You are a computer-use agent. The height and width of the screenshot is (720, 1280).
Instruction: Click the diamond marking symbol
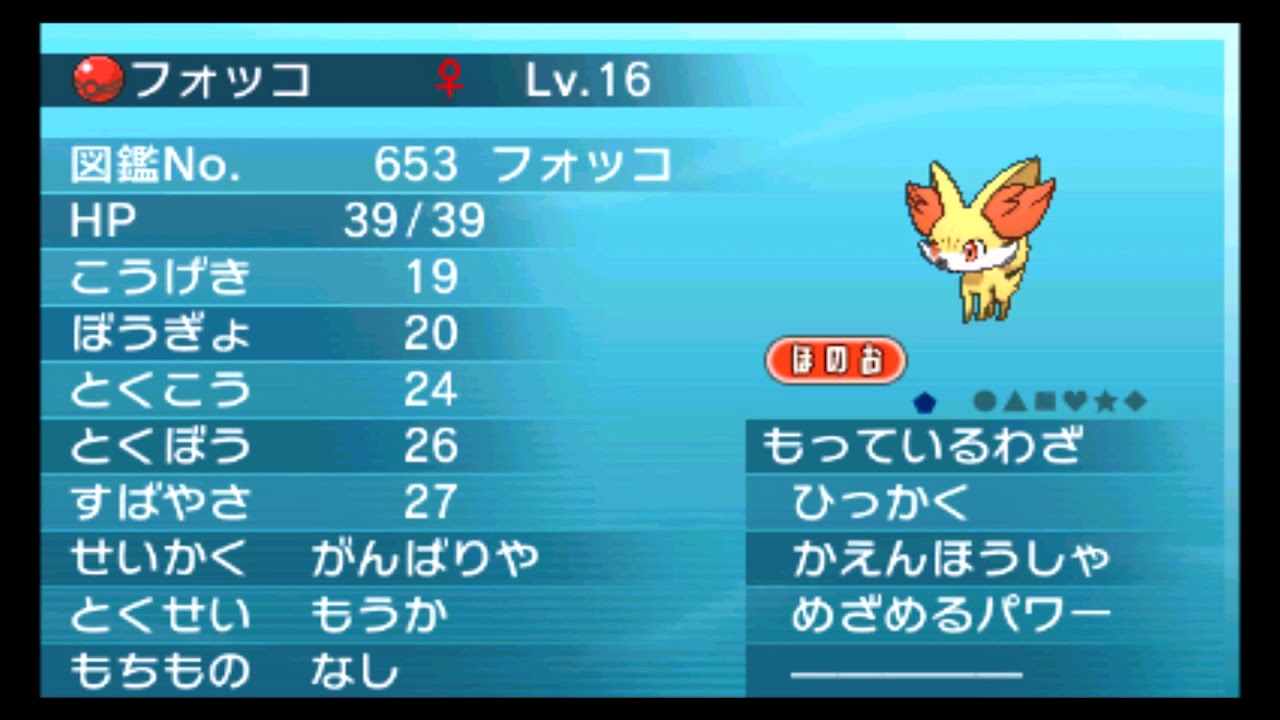click(x=1133, y=401)
